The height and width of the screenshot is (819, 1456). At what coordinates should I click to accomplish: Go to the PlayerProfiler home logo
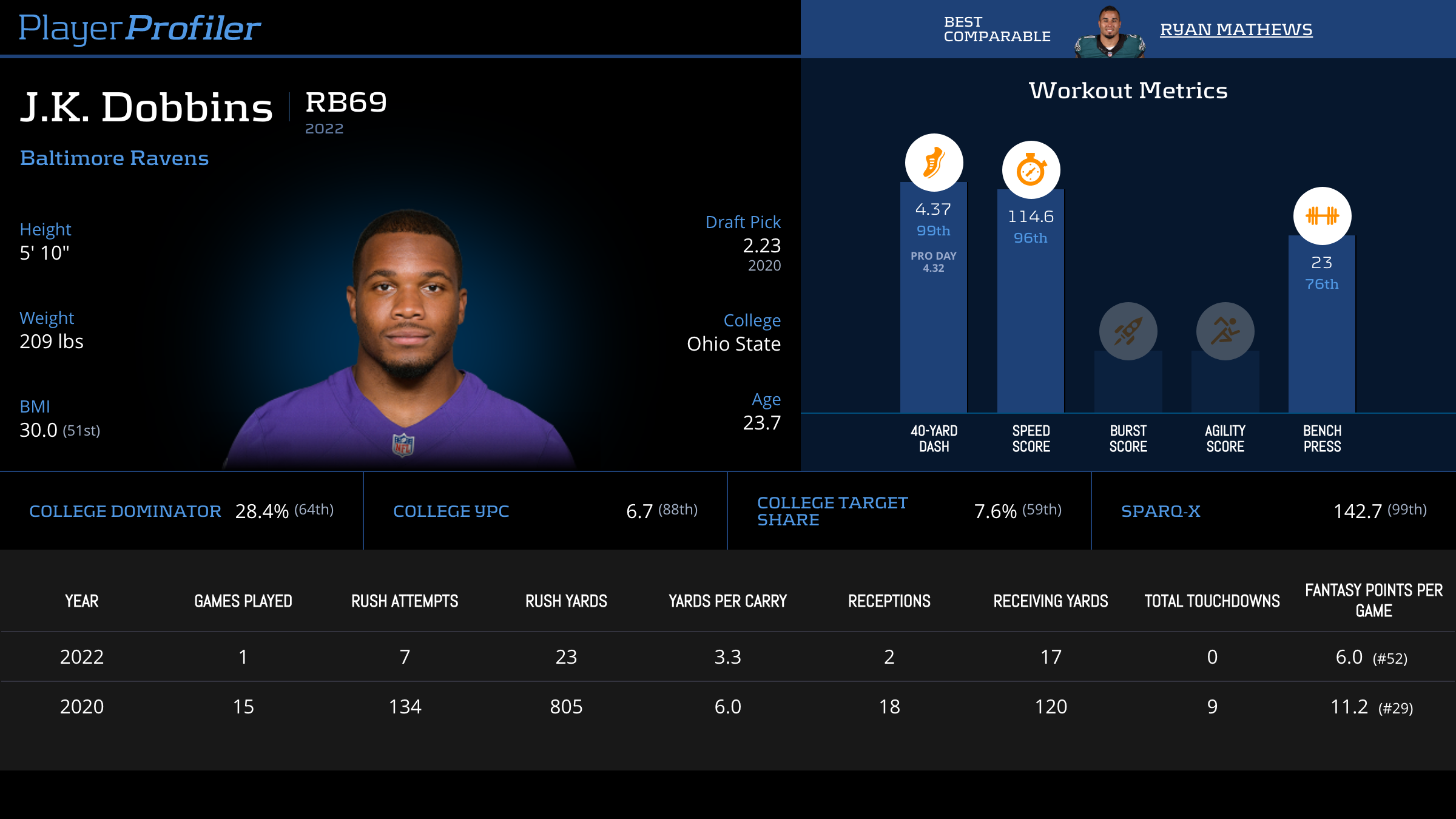pos(140,28)
